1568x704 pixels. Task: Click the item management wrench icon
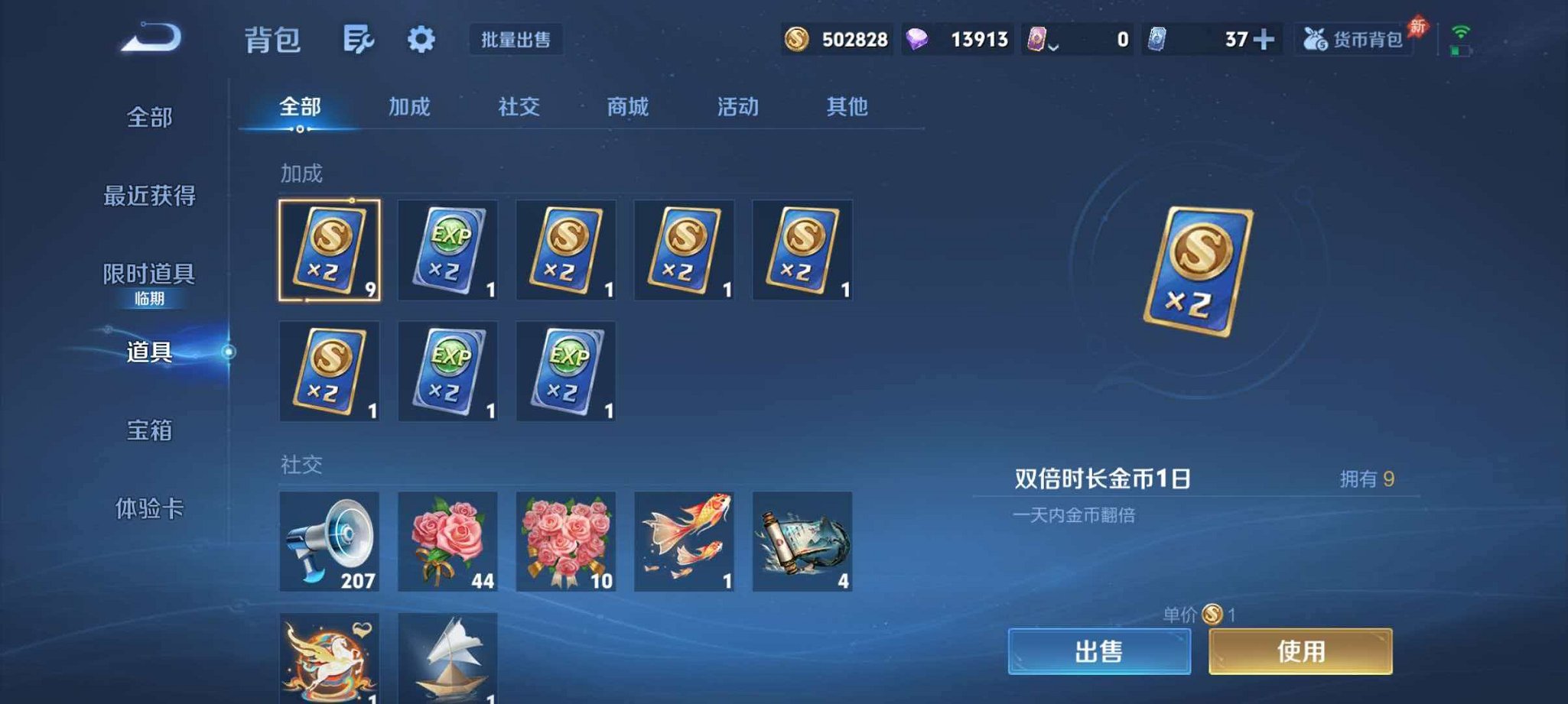click(x=359, y=40)
